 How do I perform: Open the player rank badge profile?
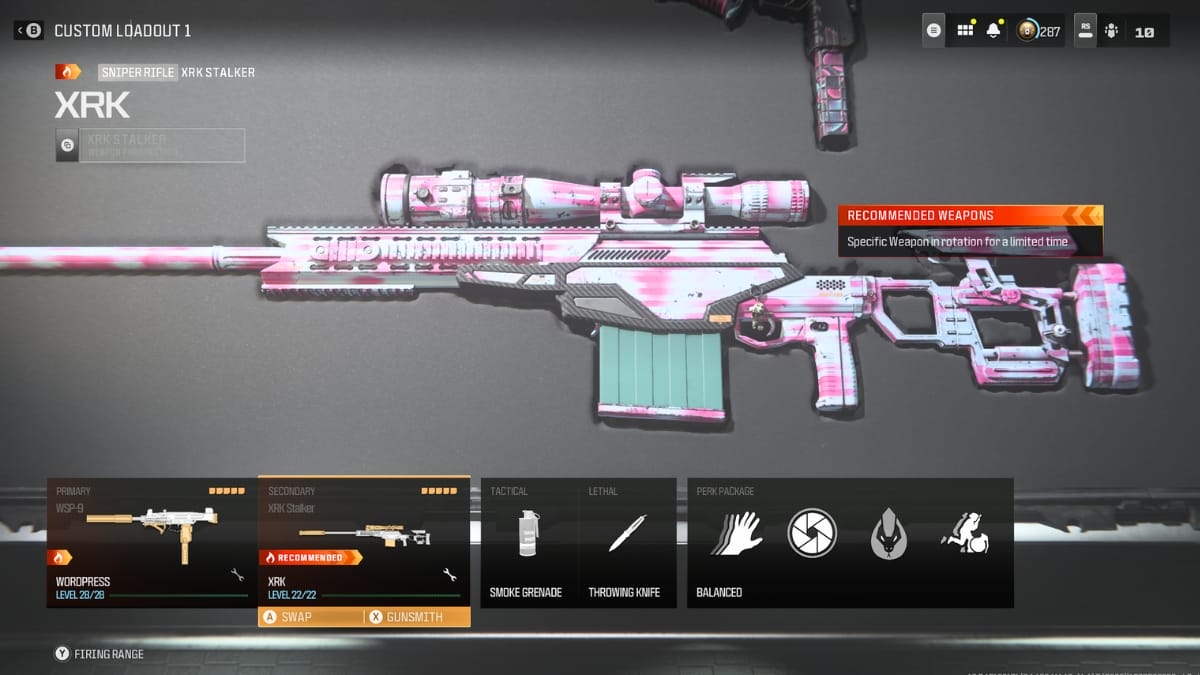click(1038, 31)
